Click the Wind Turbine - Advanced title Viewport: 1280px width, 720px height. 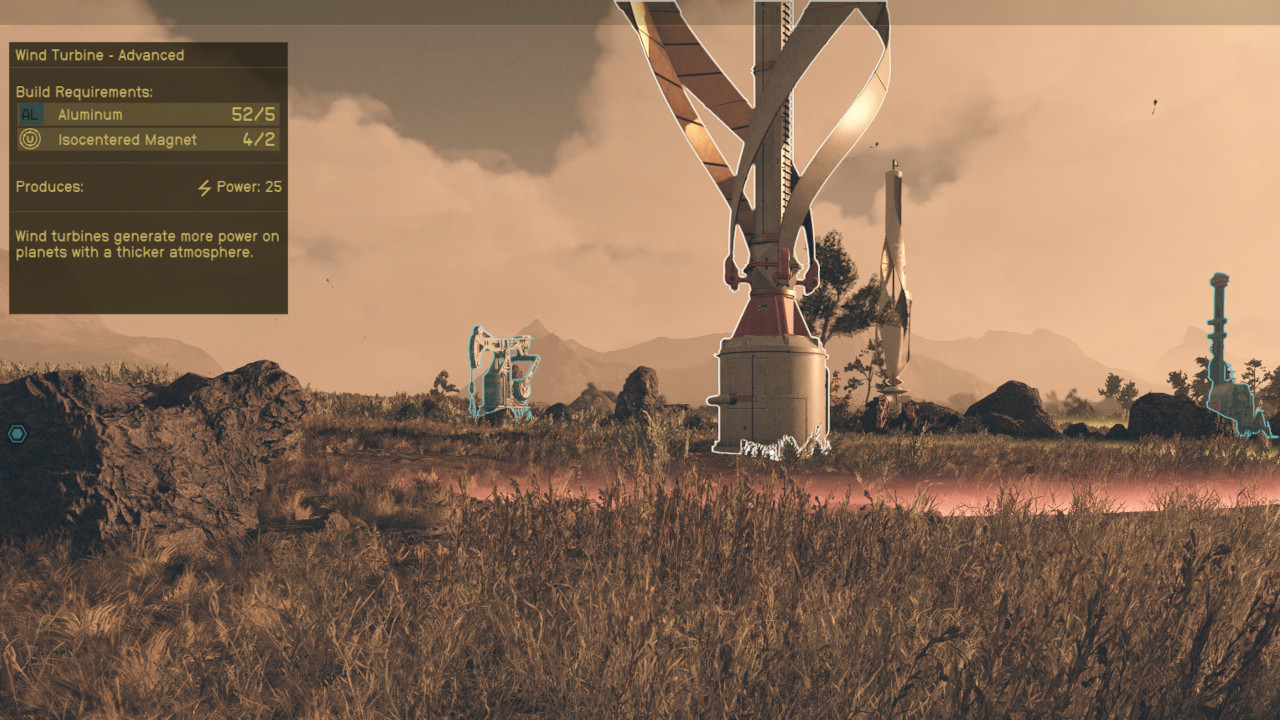click(98, 55)
